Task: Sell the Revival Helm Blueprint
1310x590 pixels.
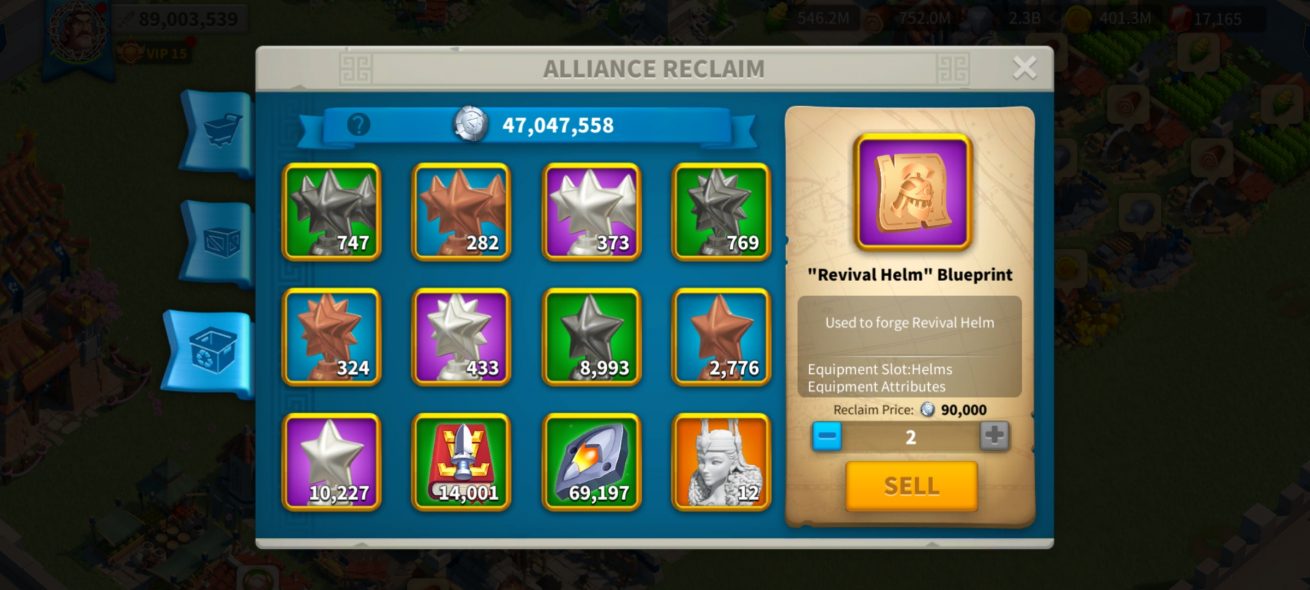Action: click(911, 486)
